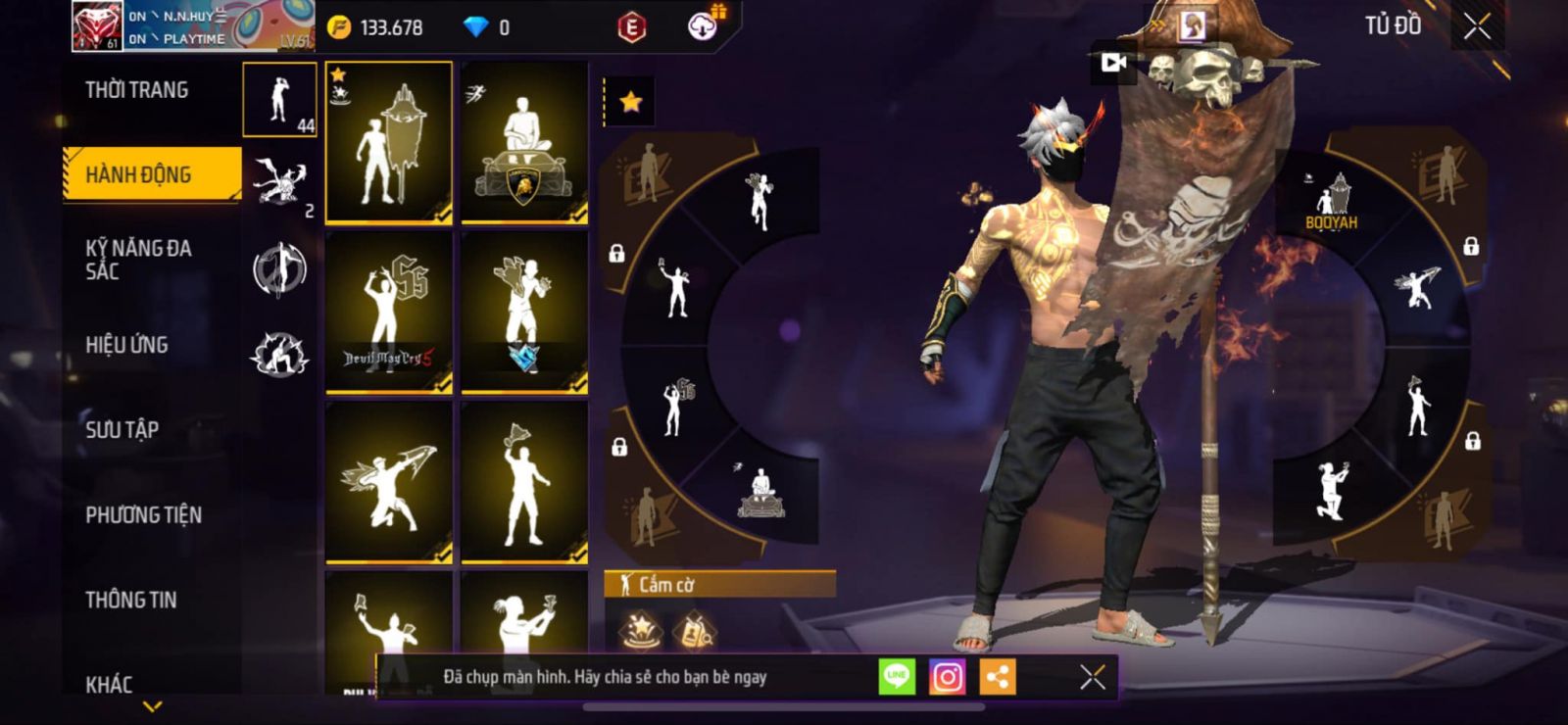Choose the Phương Tiện category

143,514
